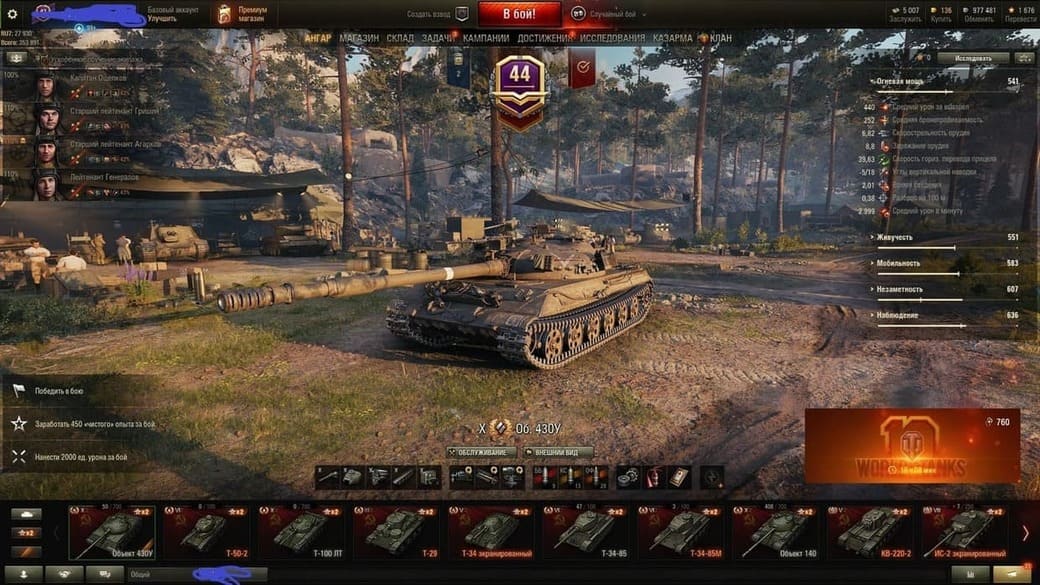Open the «Случайный бой» battle mode dropdown

tap(610, 14)
